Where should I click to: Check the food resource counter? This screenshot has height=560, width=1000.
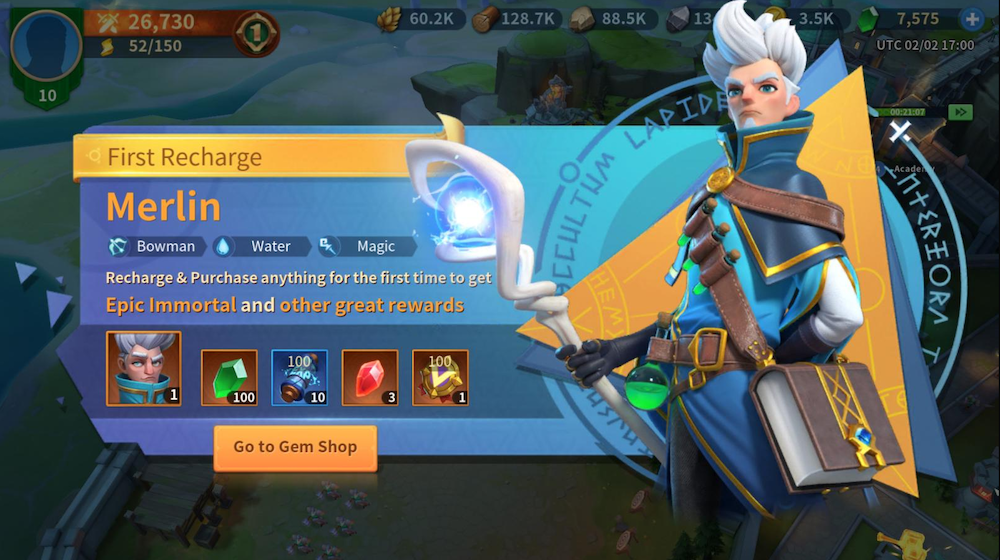click(x=420, y=19)
